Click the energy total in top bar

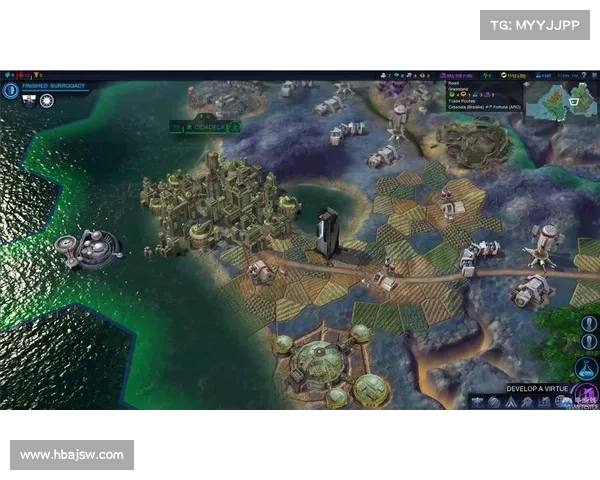515,75
